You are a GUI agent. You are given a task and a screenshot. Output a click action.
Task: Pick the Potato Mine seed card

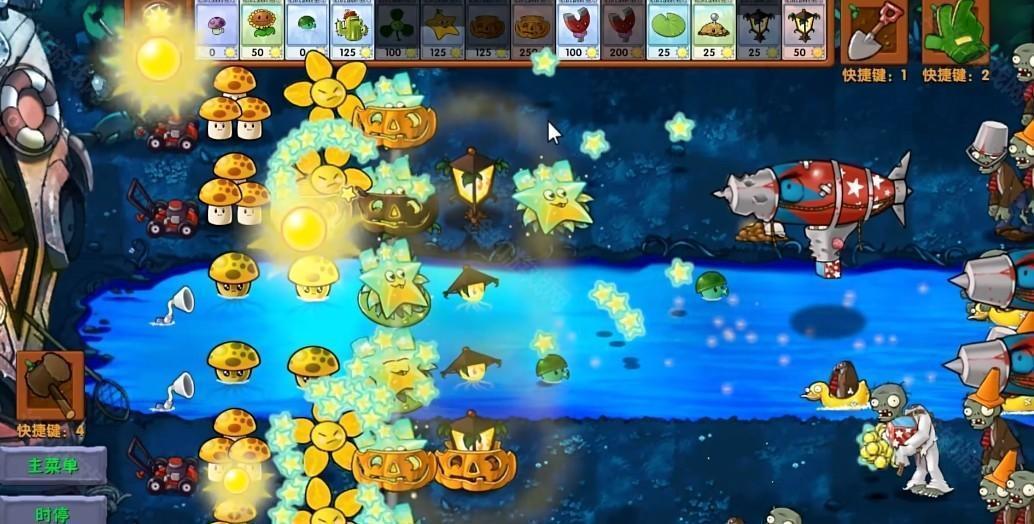(713, 29)
